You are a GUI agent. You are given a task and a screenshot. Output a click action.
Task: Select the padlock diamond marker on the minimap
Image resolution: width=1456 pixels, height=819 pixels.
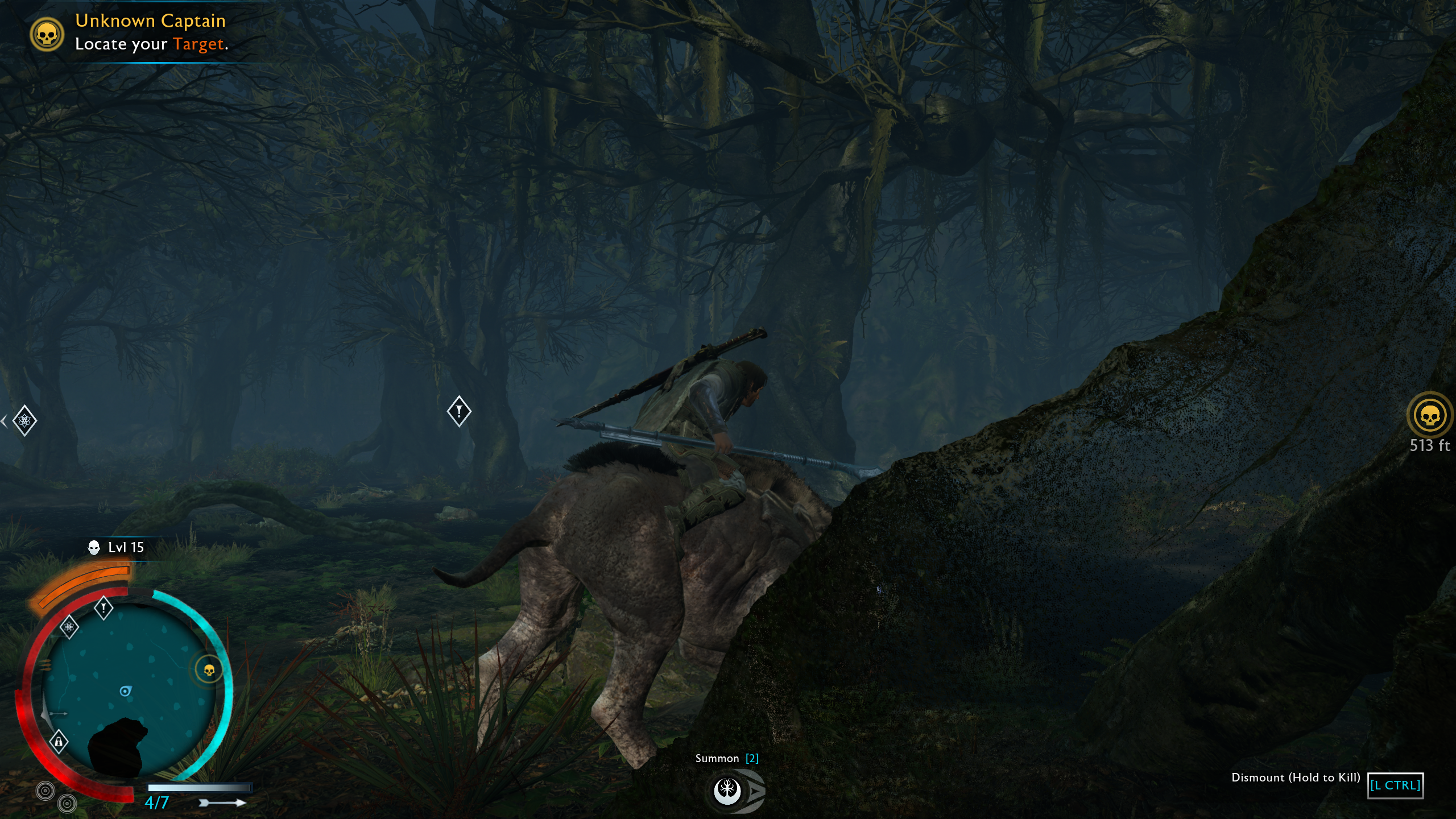59,742
